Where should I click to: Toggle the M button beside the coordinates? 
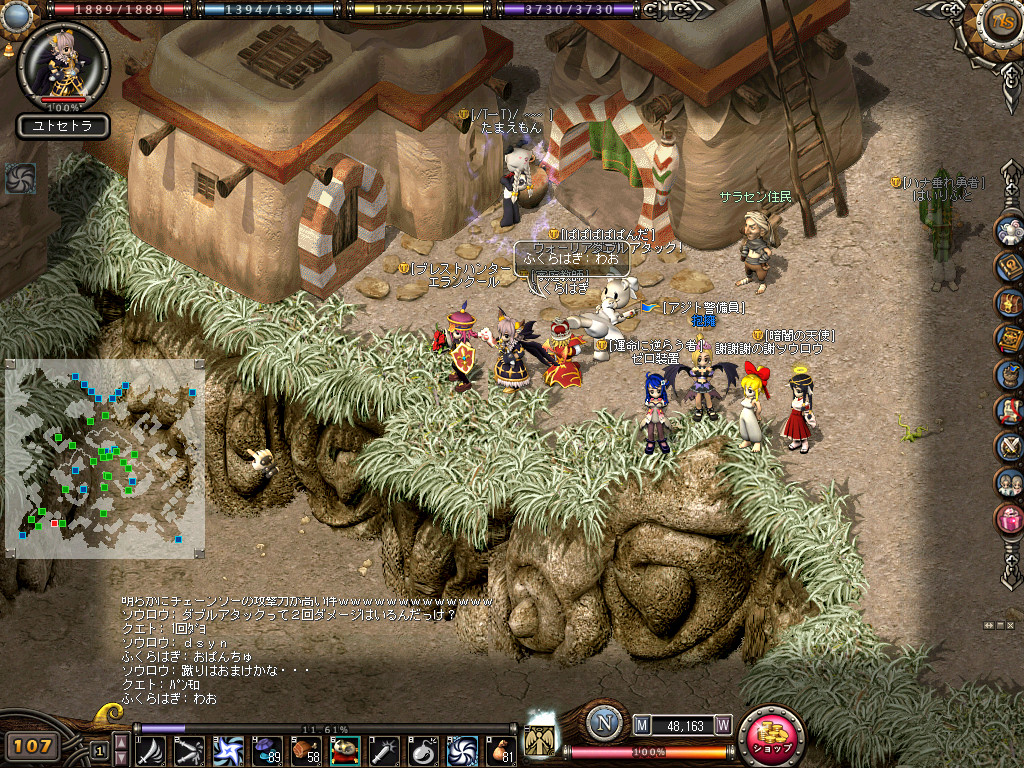pos(642,725)
